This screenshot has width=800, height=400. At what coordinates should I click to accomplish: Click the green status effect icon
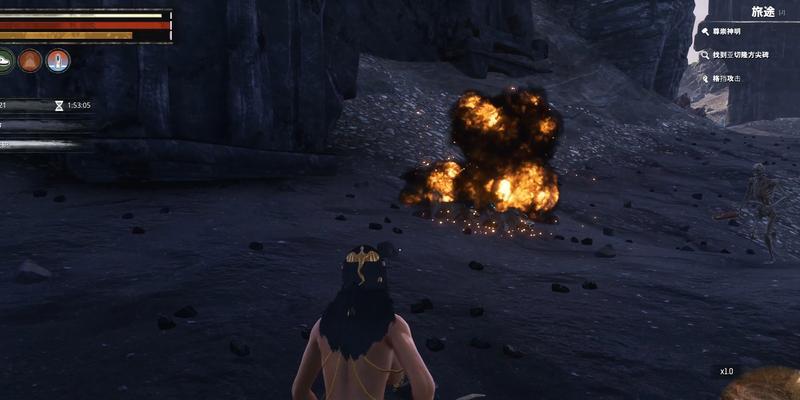[x=5, y=60]
